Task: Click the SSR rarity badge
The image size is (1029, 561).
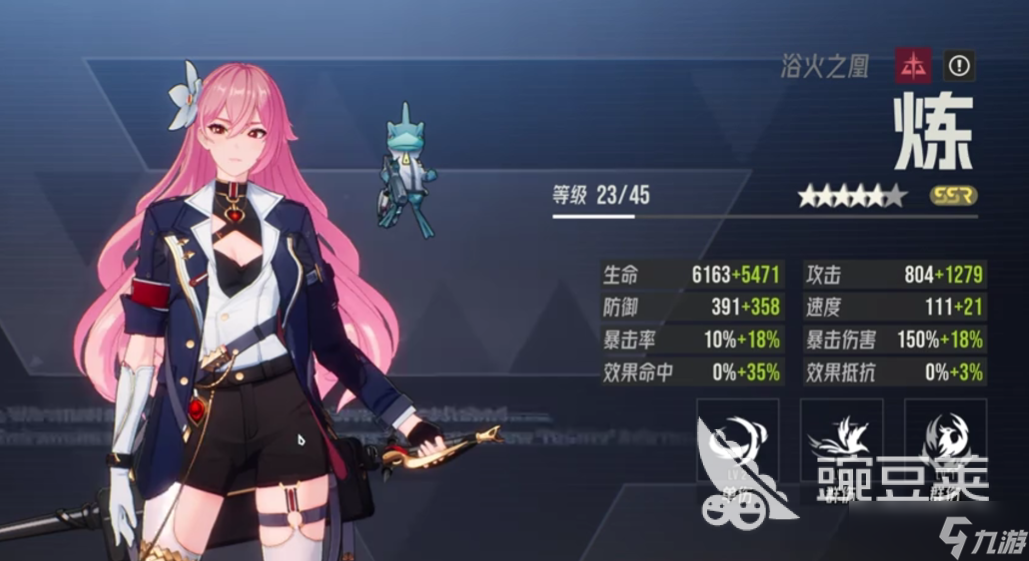Action: pos(952,196)
